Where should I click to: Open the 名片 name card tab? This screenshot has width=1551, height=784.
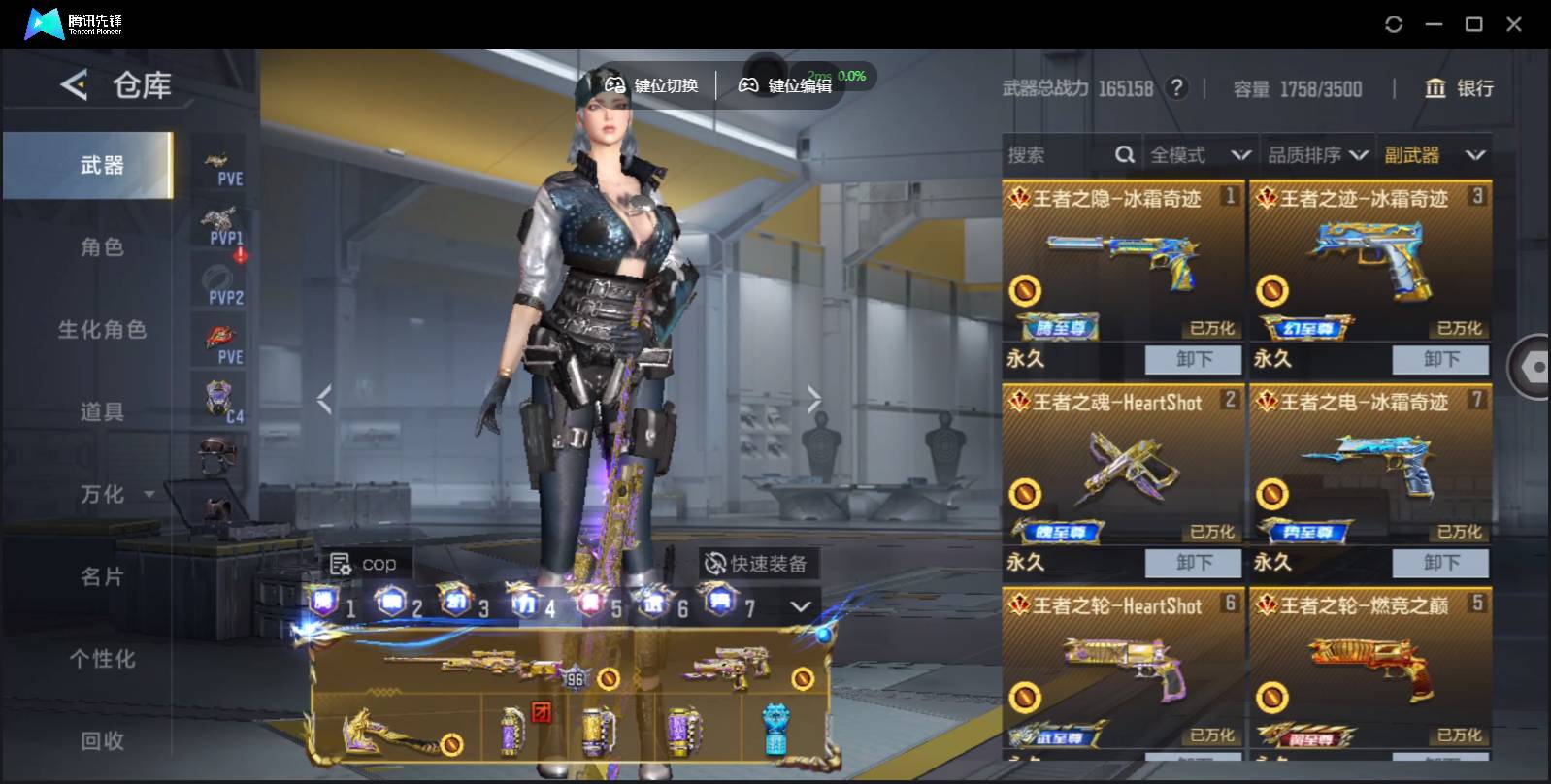102,577
